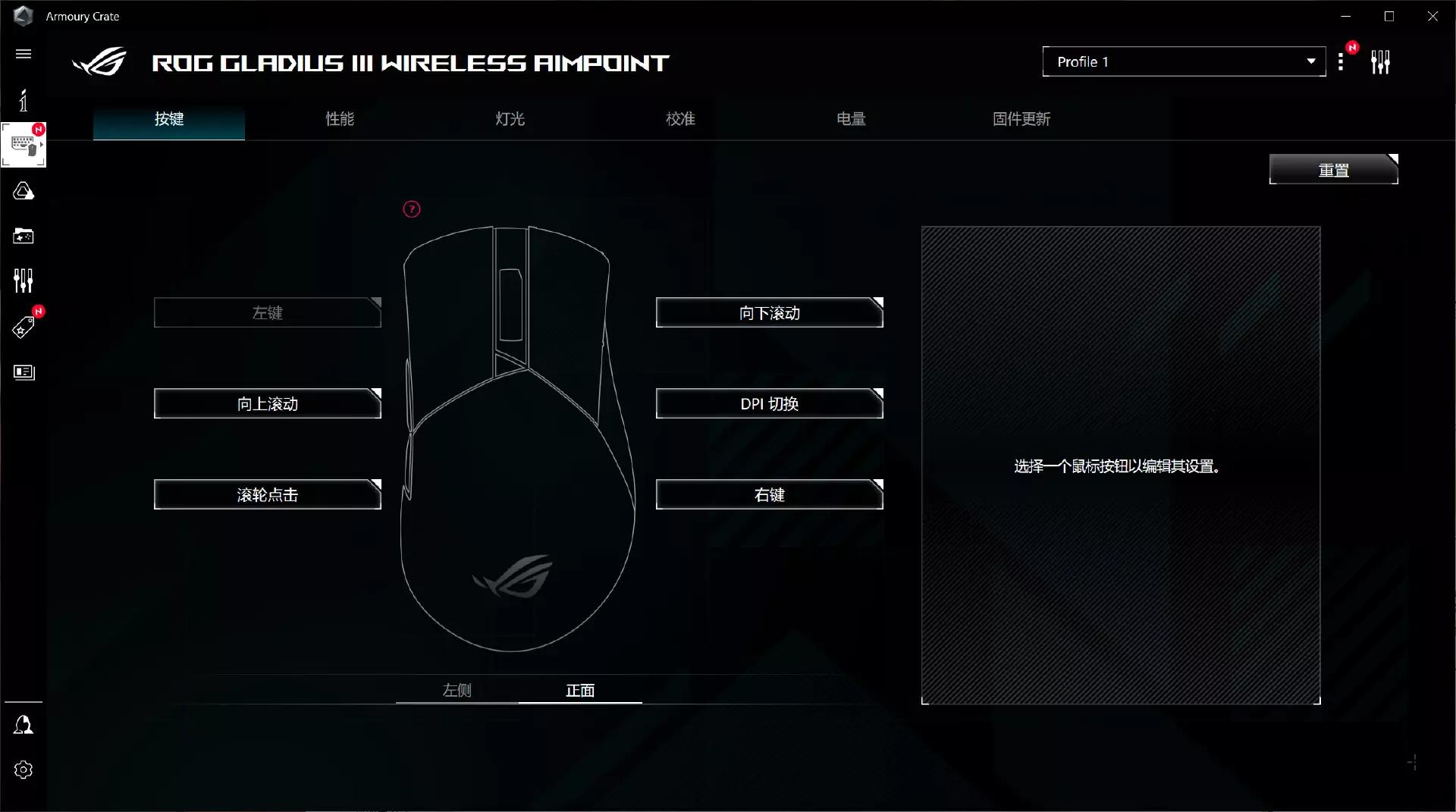Click the 重置 reset button
This screenshot has width=1456, height=812.
click(1332, 169)
